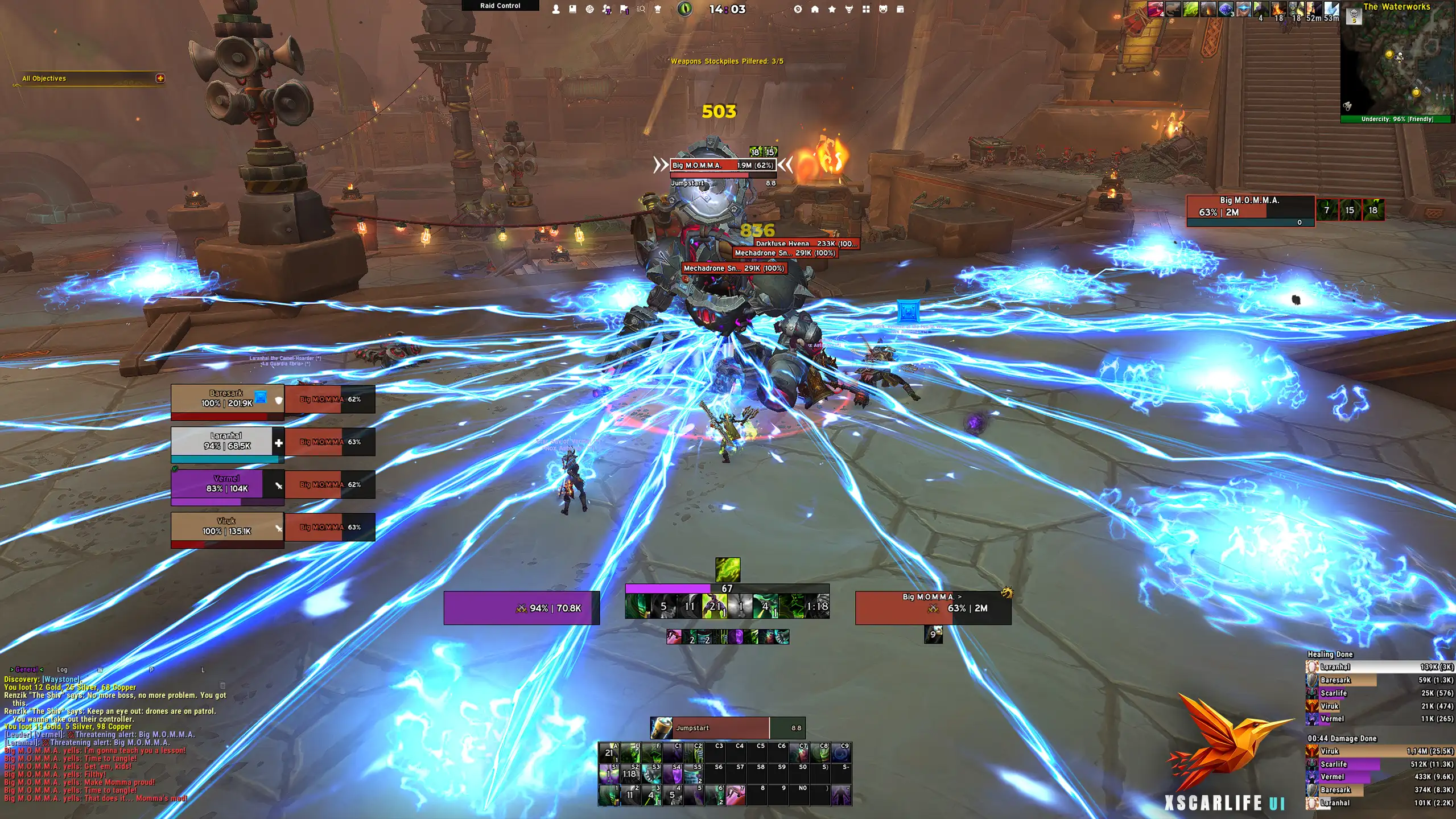
Task: Expand the All Objectives tracker
Action: [160, 78]
